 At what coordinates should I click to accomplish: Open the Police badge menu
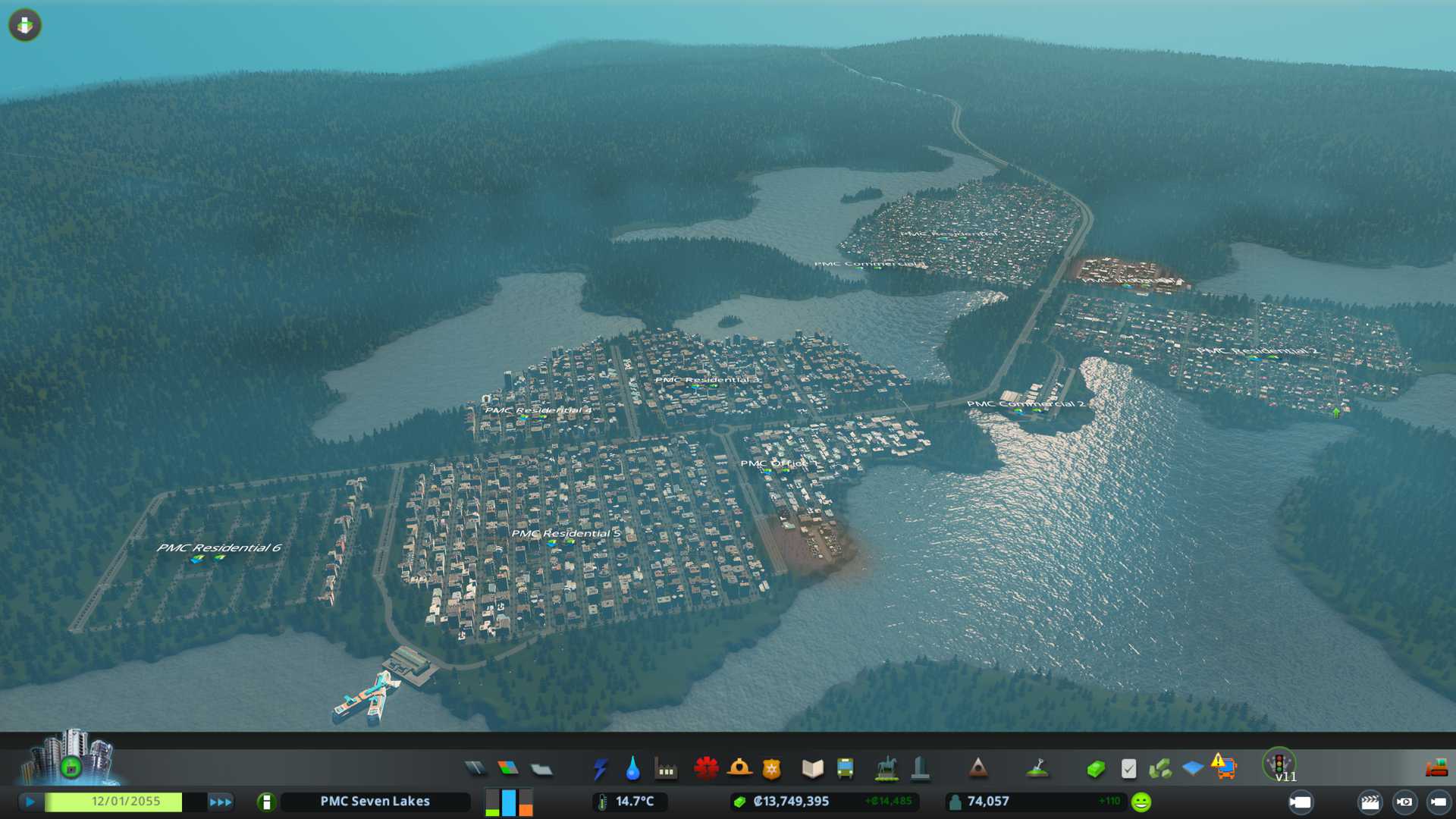(772, 769)
